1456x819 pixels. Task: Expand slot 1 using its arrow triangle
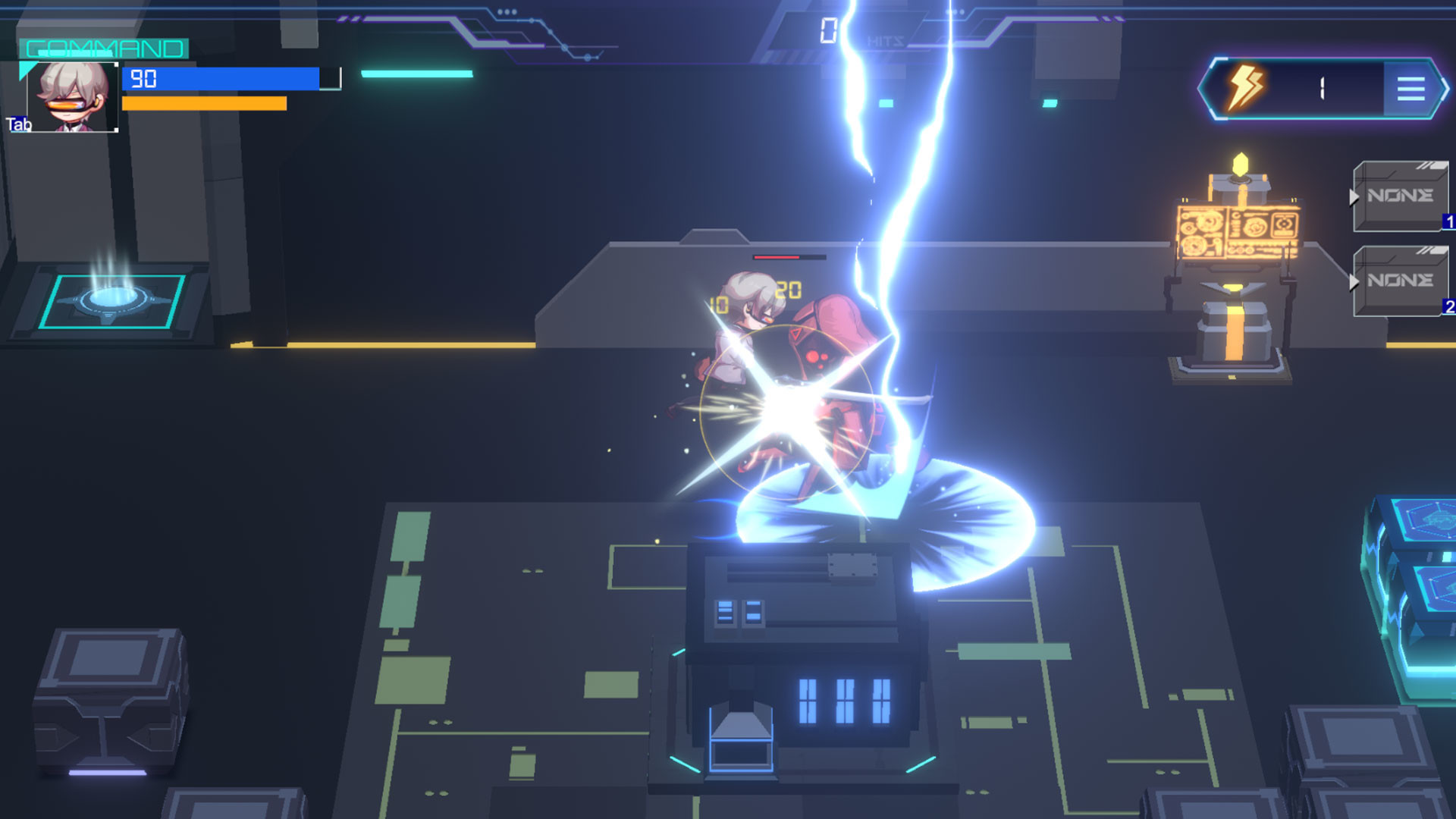tap(1354, 196)
